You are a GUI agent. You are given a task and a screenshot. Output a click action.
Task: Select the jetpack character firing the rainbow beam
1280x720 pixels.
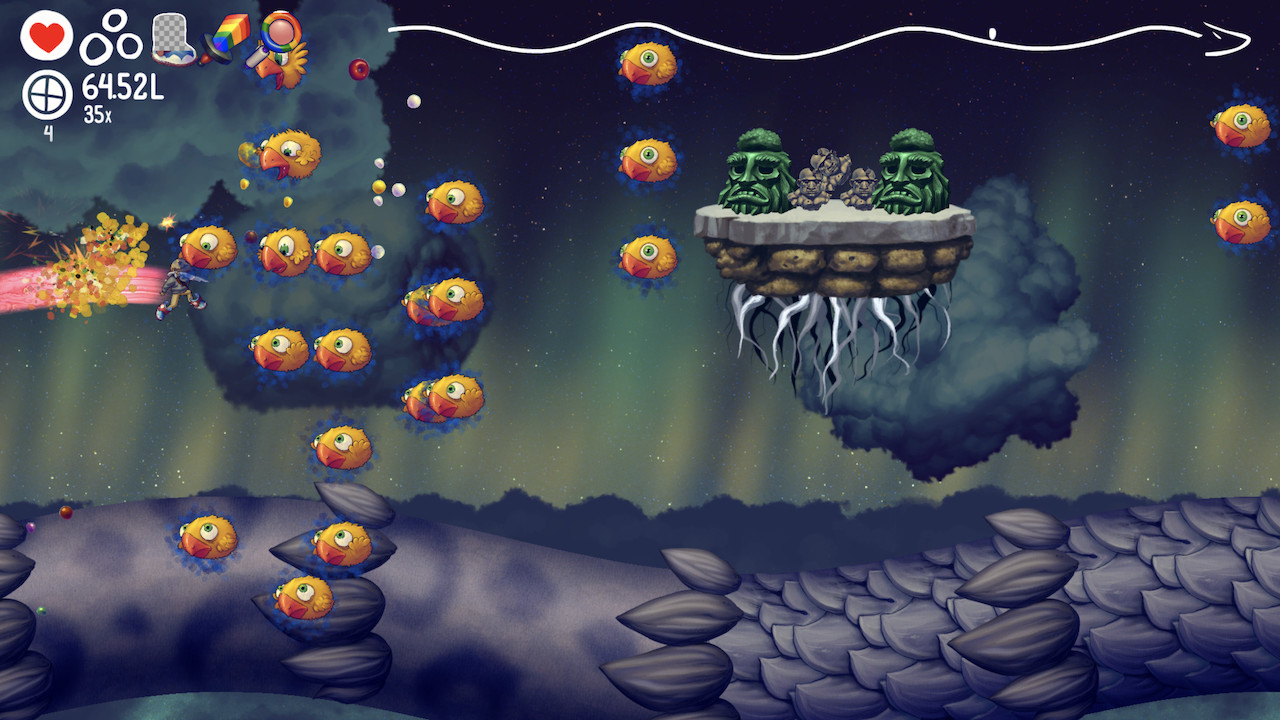178,285
